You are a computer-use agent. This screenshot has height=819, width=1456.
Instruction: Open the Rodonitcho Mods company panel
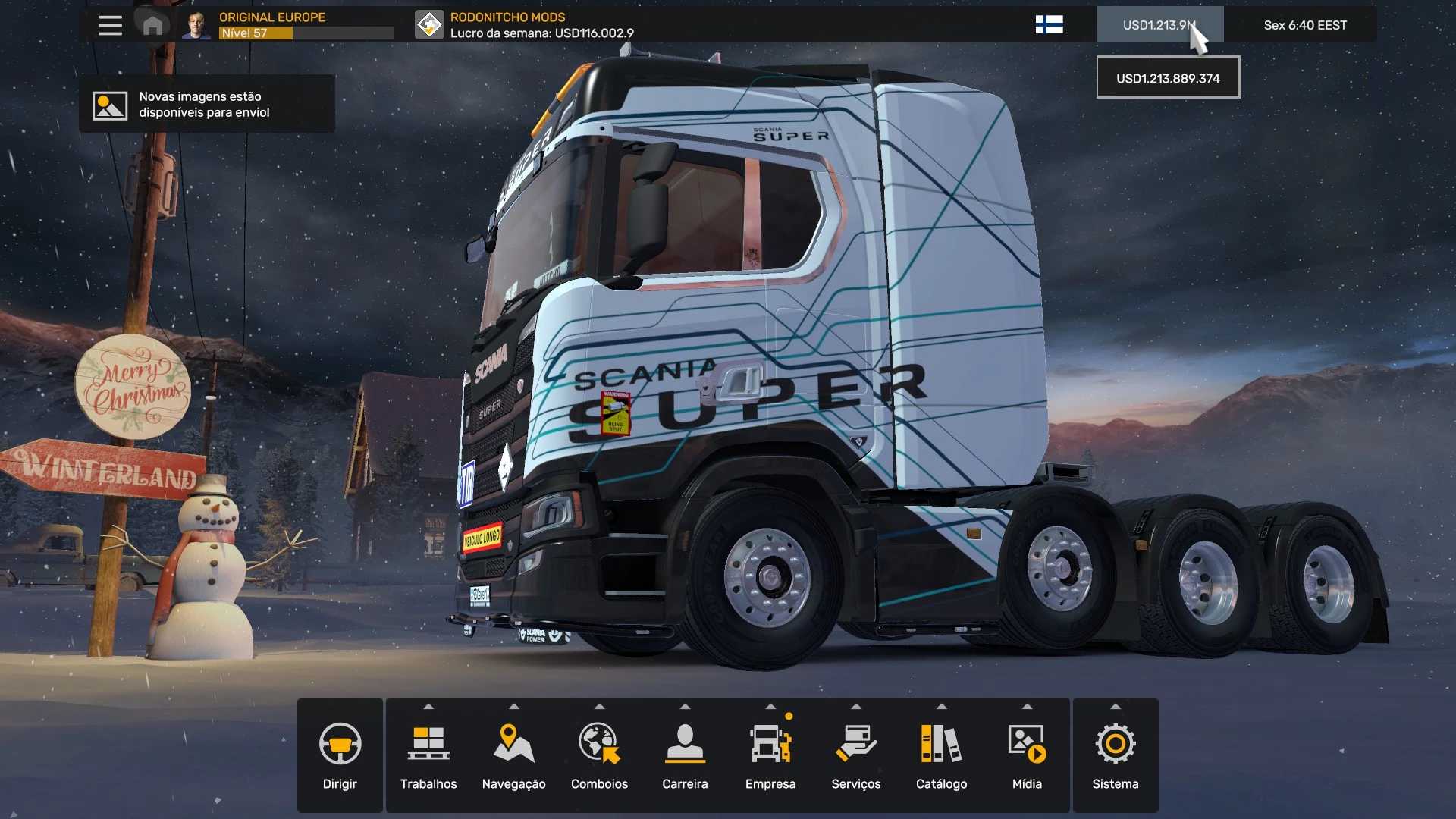click(x=525, y=25)
